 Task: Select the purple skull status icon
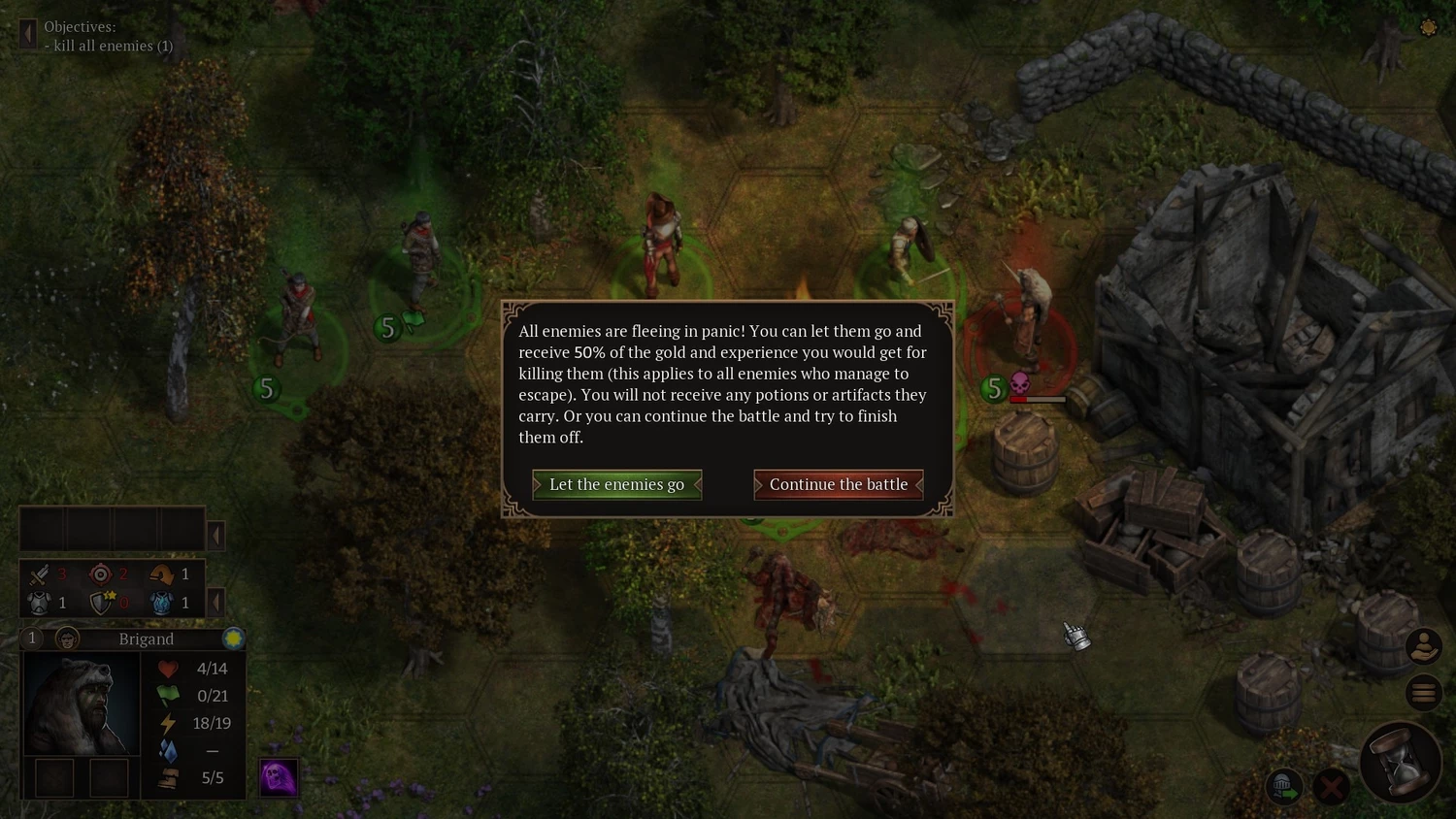point(278,777)
